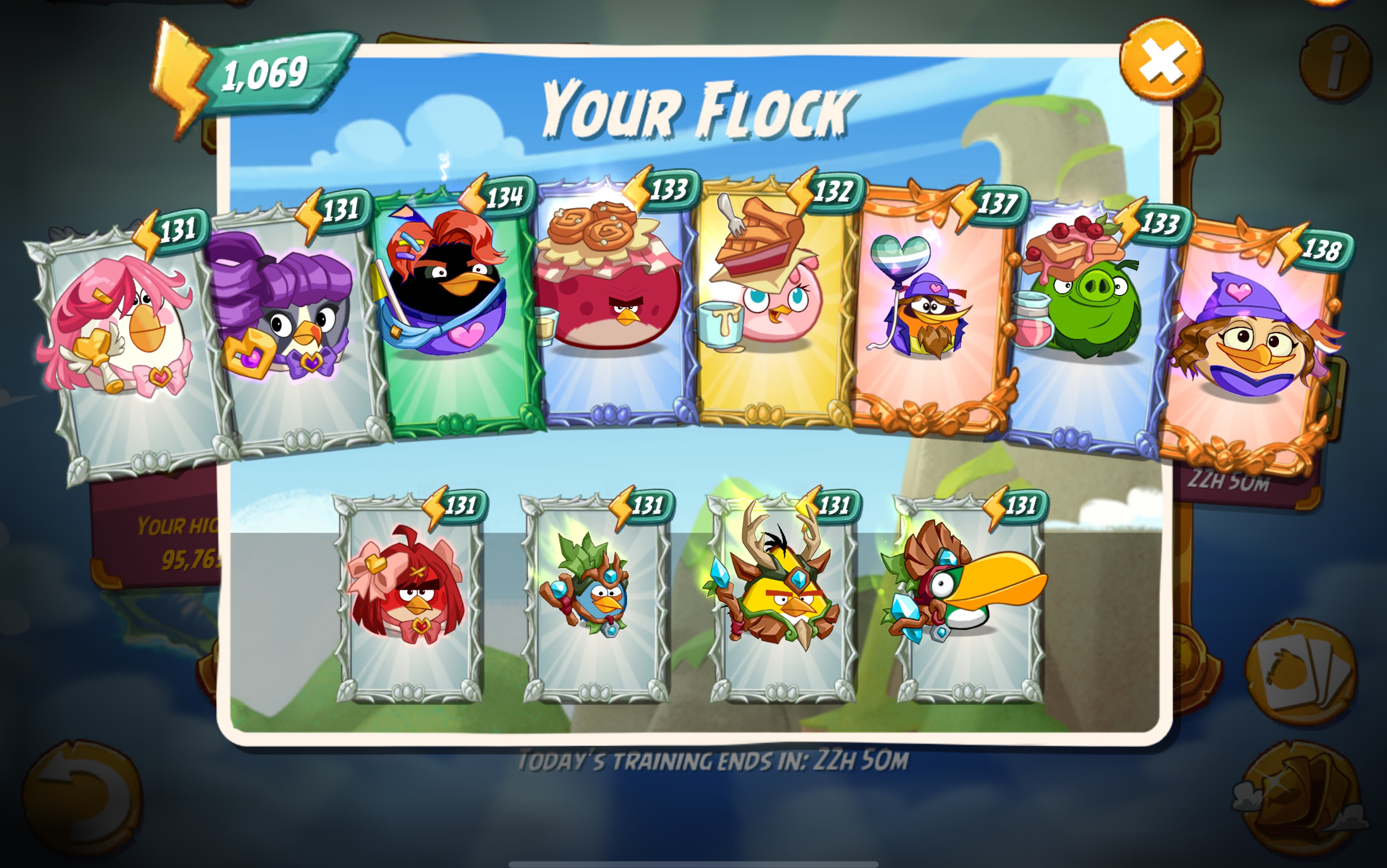Select the Melody card with purple witch hat
This screenshot has width=1387, height=868.
(1252, 344)
